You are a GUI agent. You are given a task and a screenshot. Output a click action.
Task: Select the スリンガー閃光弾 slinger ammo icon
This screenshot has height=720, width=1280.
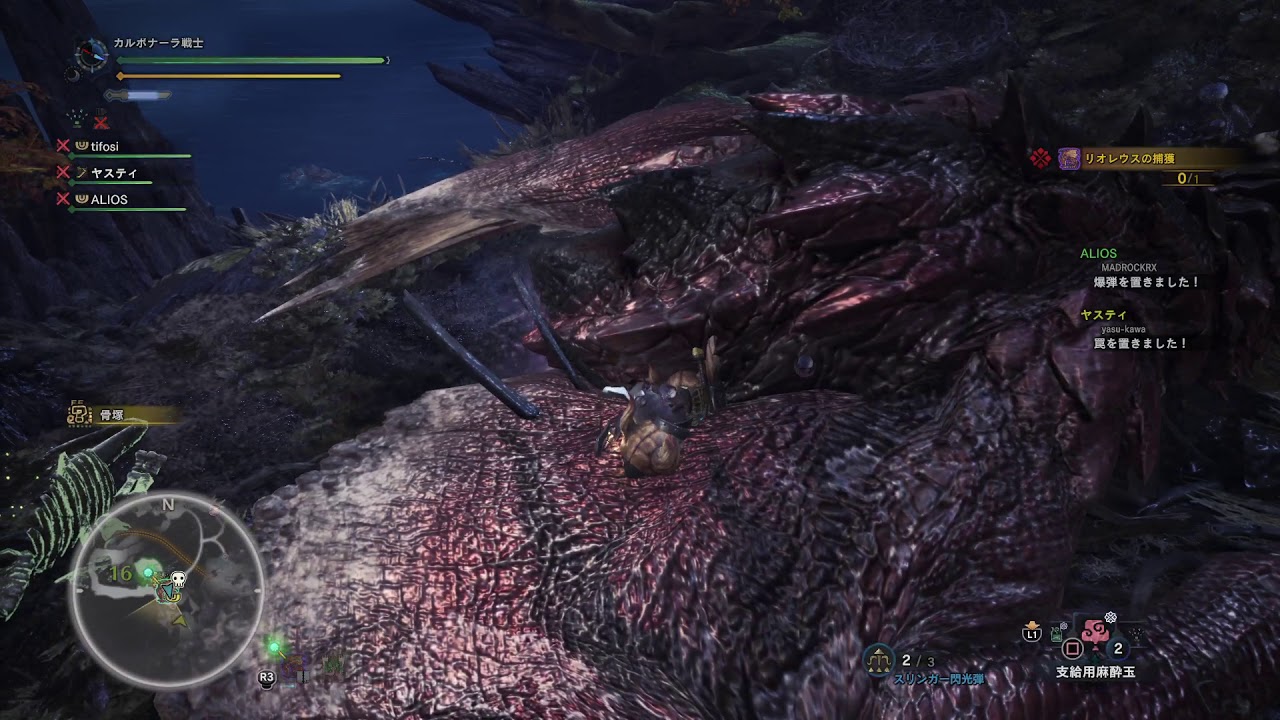coord(879,658)
